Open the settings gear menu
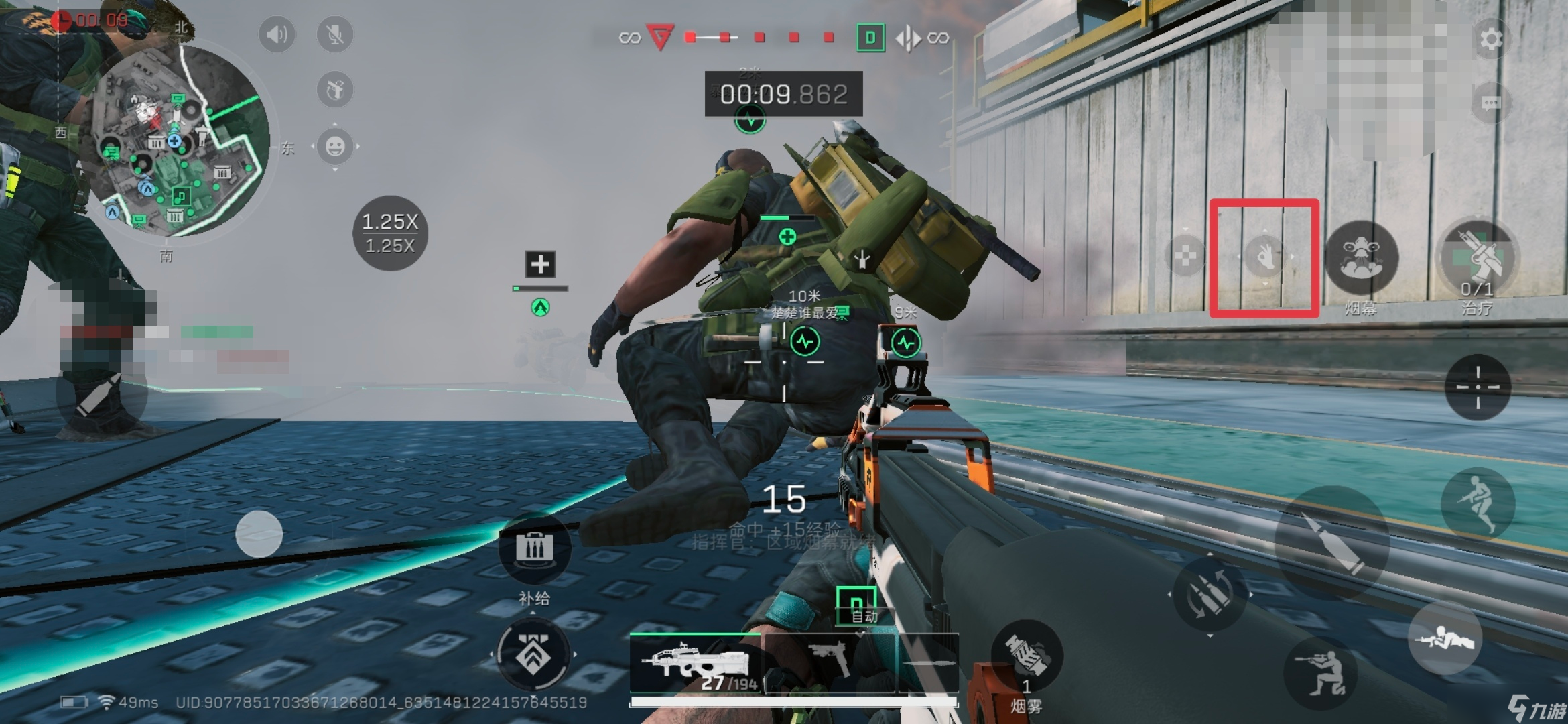This screenshot has height=724, width=1568. [x=1490, y=39]
